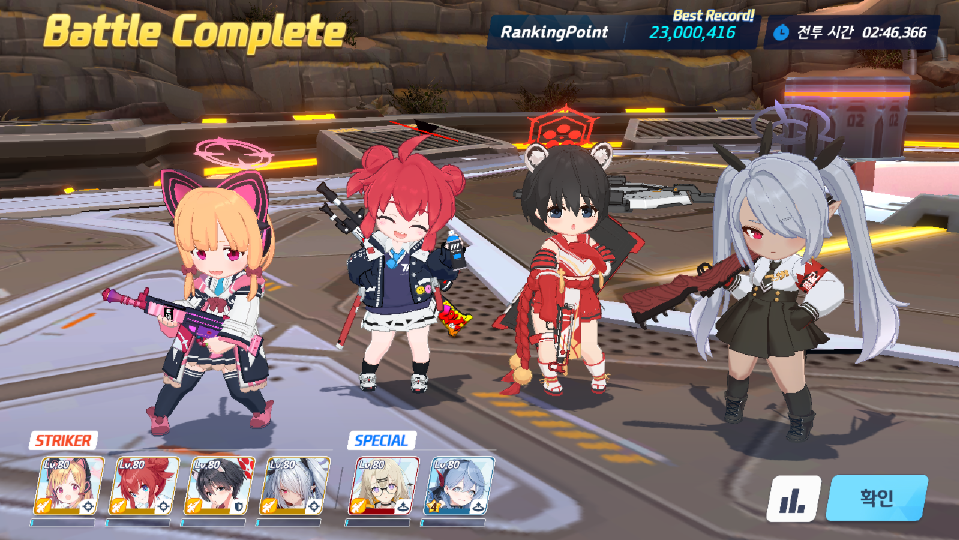Open the battle statistics bar-chart button
The width and height of the screenshot is (959, 540).
click(793, 498)
